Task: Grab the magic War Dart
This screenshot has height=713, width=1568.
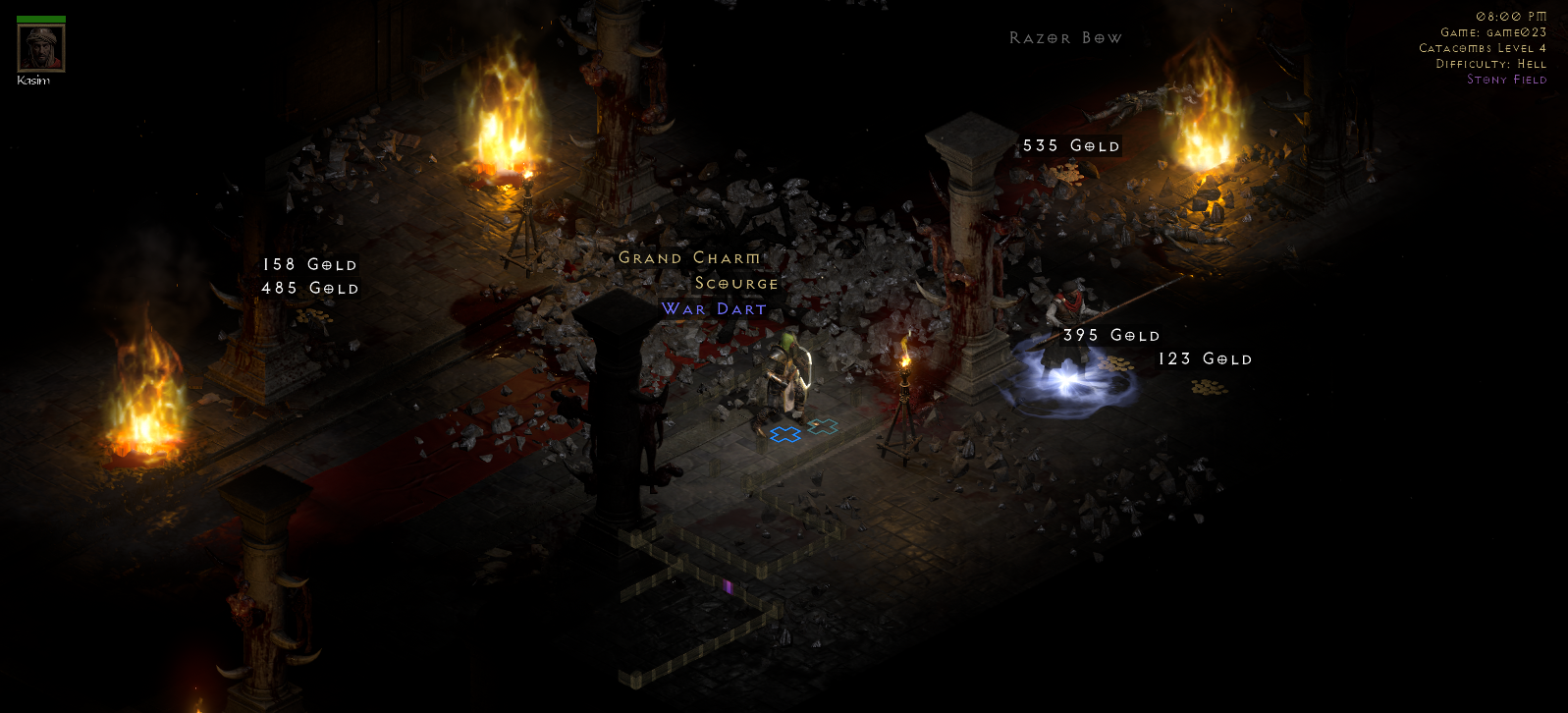Action: tap(714, 308)
